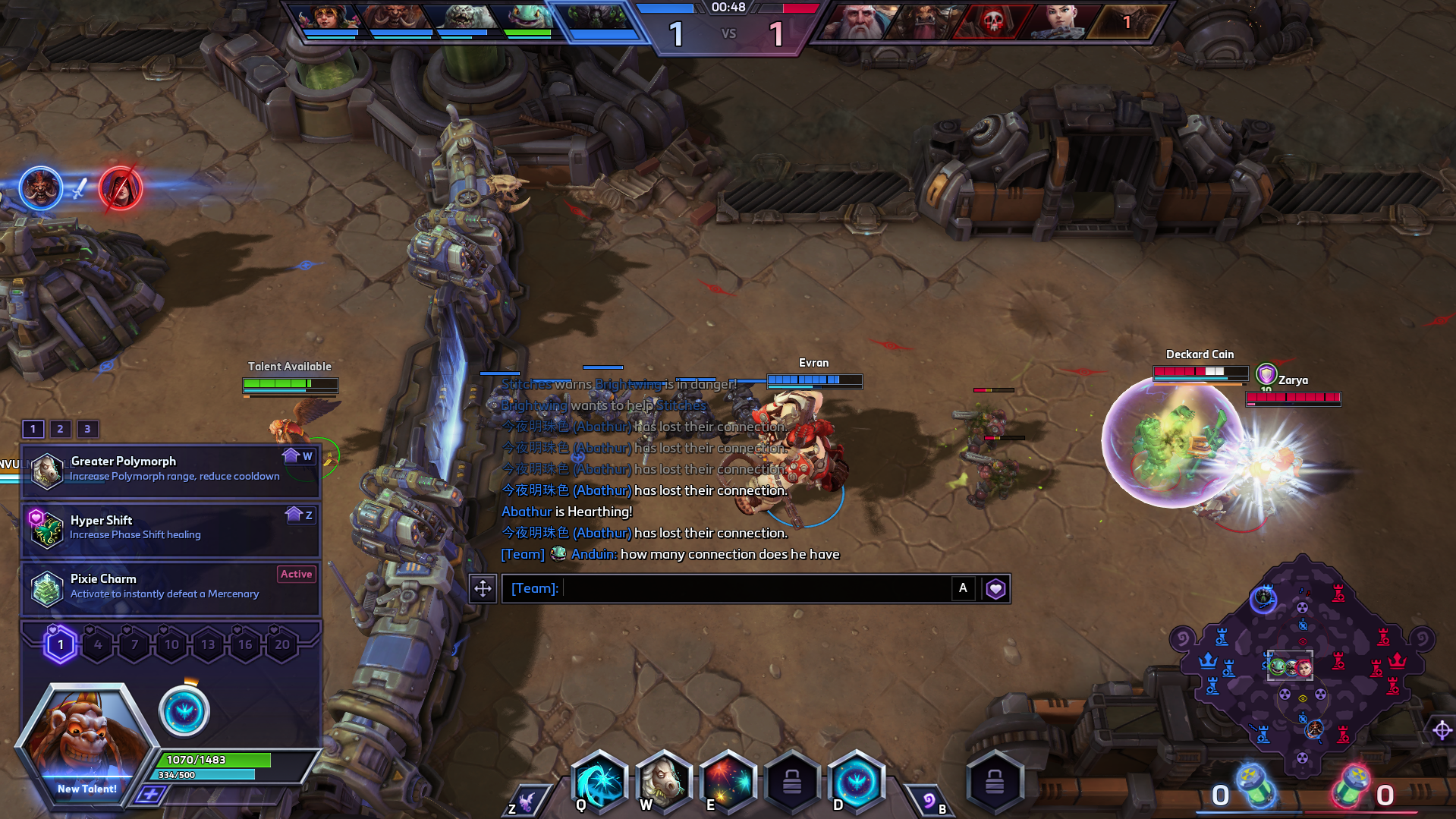Type in the Team chat input box
The image size is (1456, 819).
coord(755,588)
